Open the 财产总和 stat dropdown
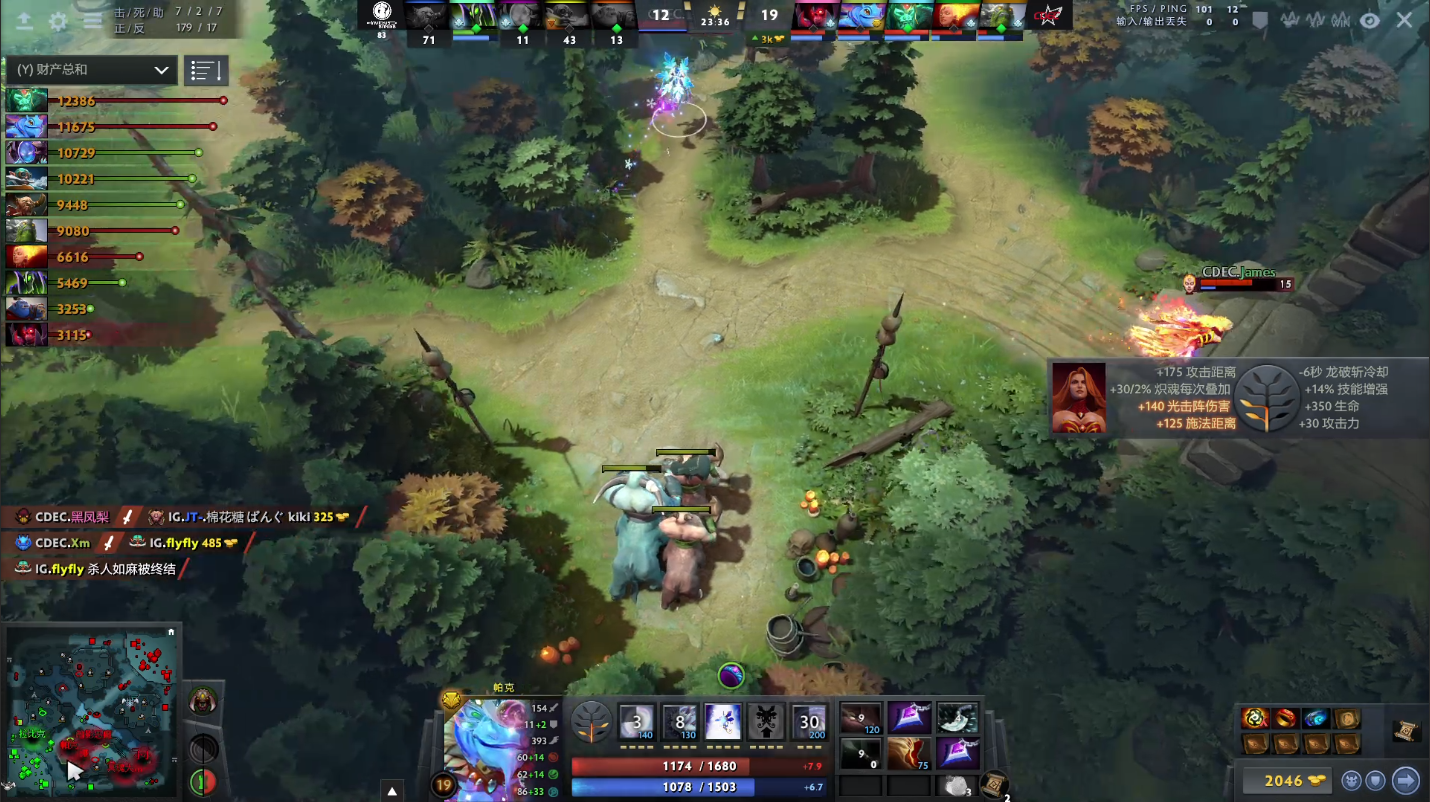Image resolution: width=1430 pixels, height=802 pixels. [x=90, y=70]
